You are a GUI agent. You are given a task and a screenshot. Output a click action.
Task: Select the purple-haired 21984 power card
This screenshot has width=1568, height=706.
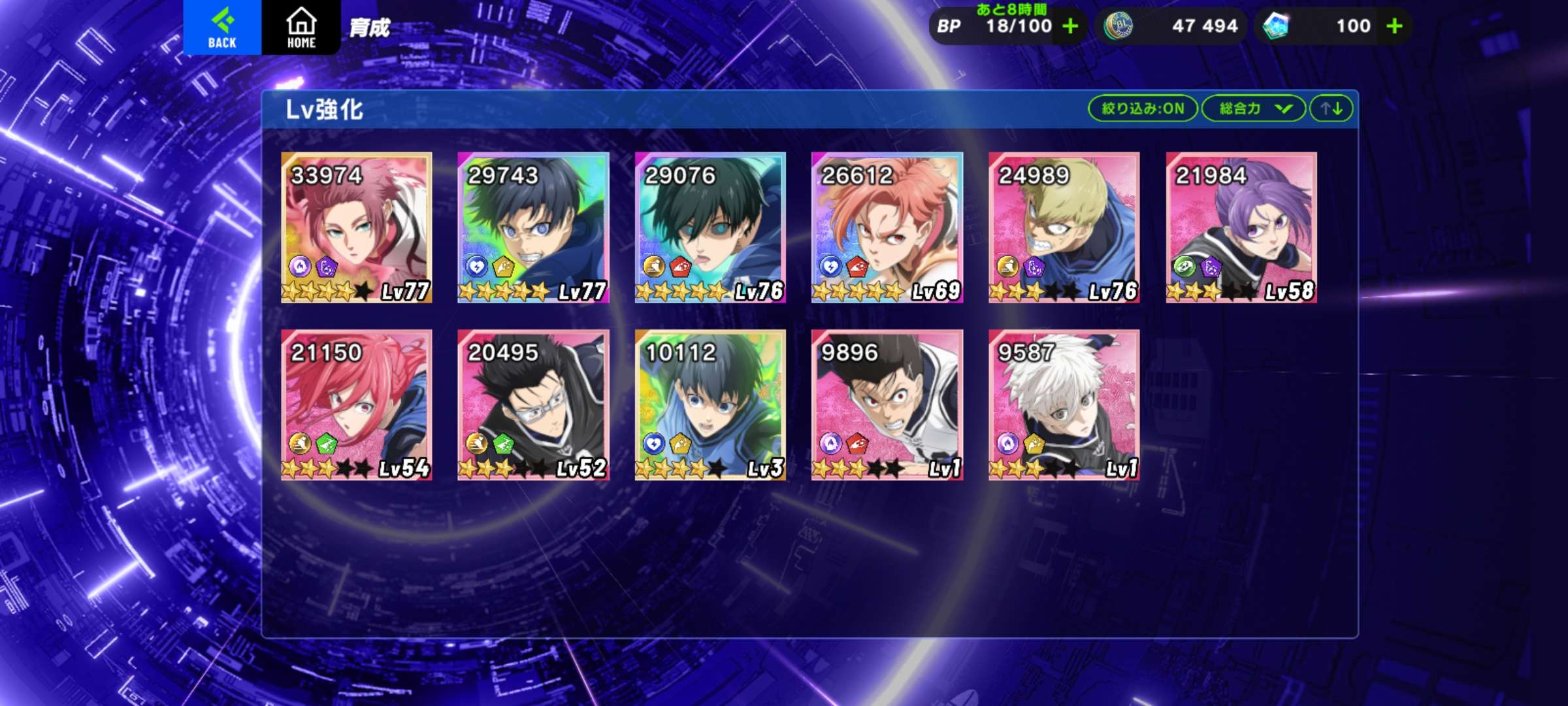(x=1241, y=227)
